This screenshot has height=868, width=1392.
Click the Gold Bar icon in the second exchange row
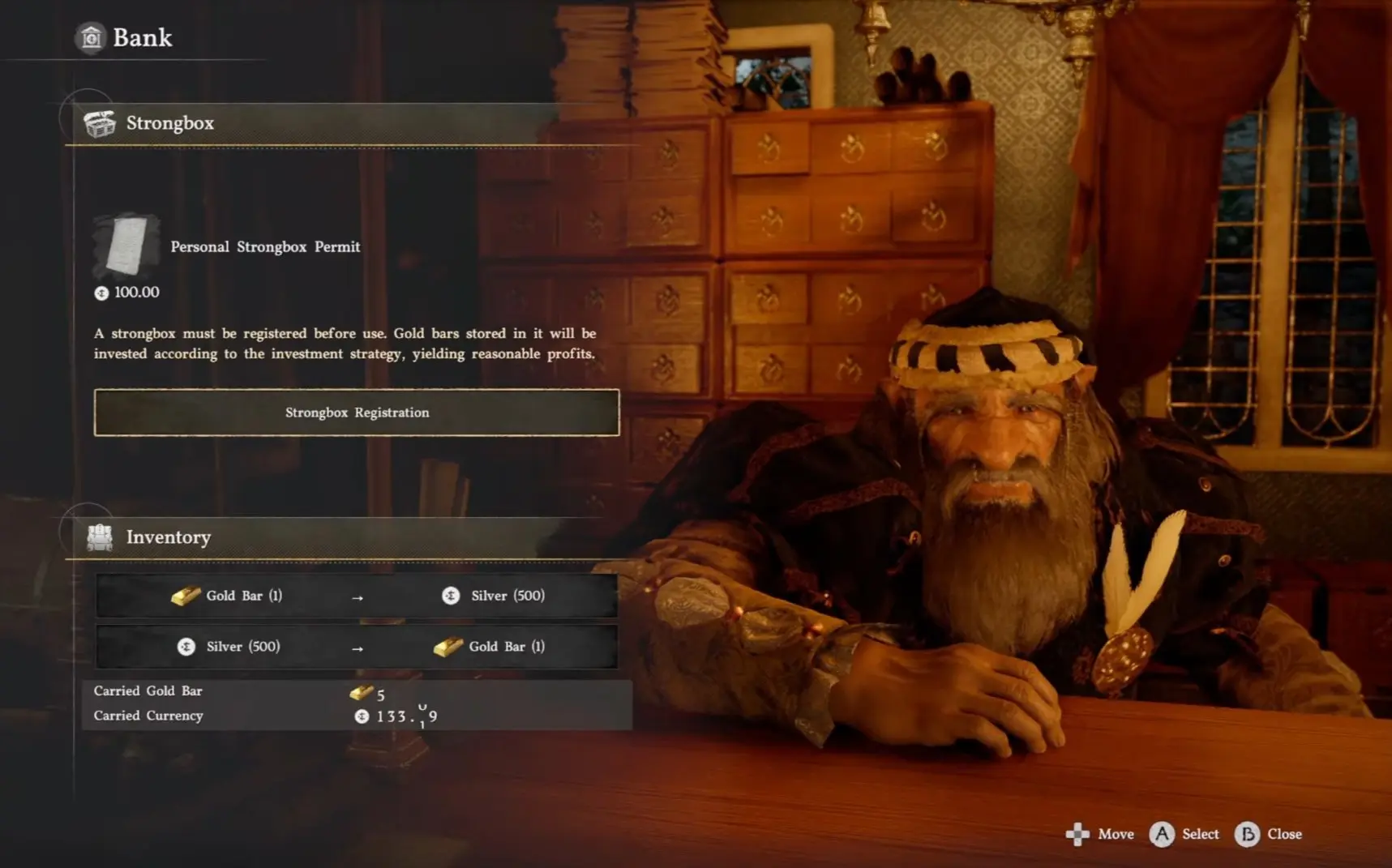450,647
